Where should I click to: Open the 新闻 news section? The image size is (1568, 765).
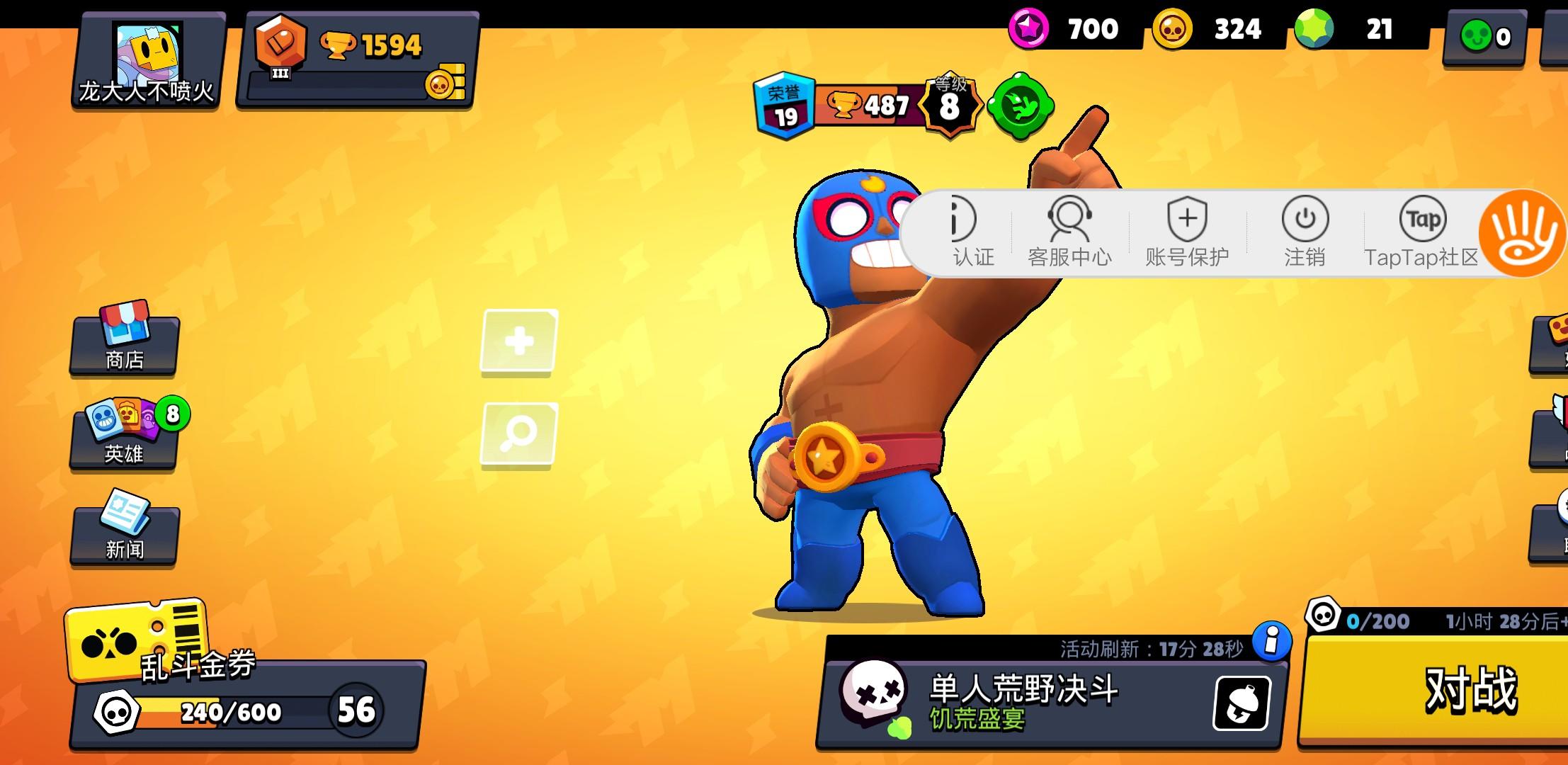pyautogui.click(x=123, y=533)
